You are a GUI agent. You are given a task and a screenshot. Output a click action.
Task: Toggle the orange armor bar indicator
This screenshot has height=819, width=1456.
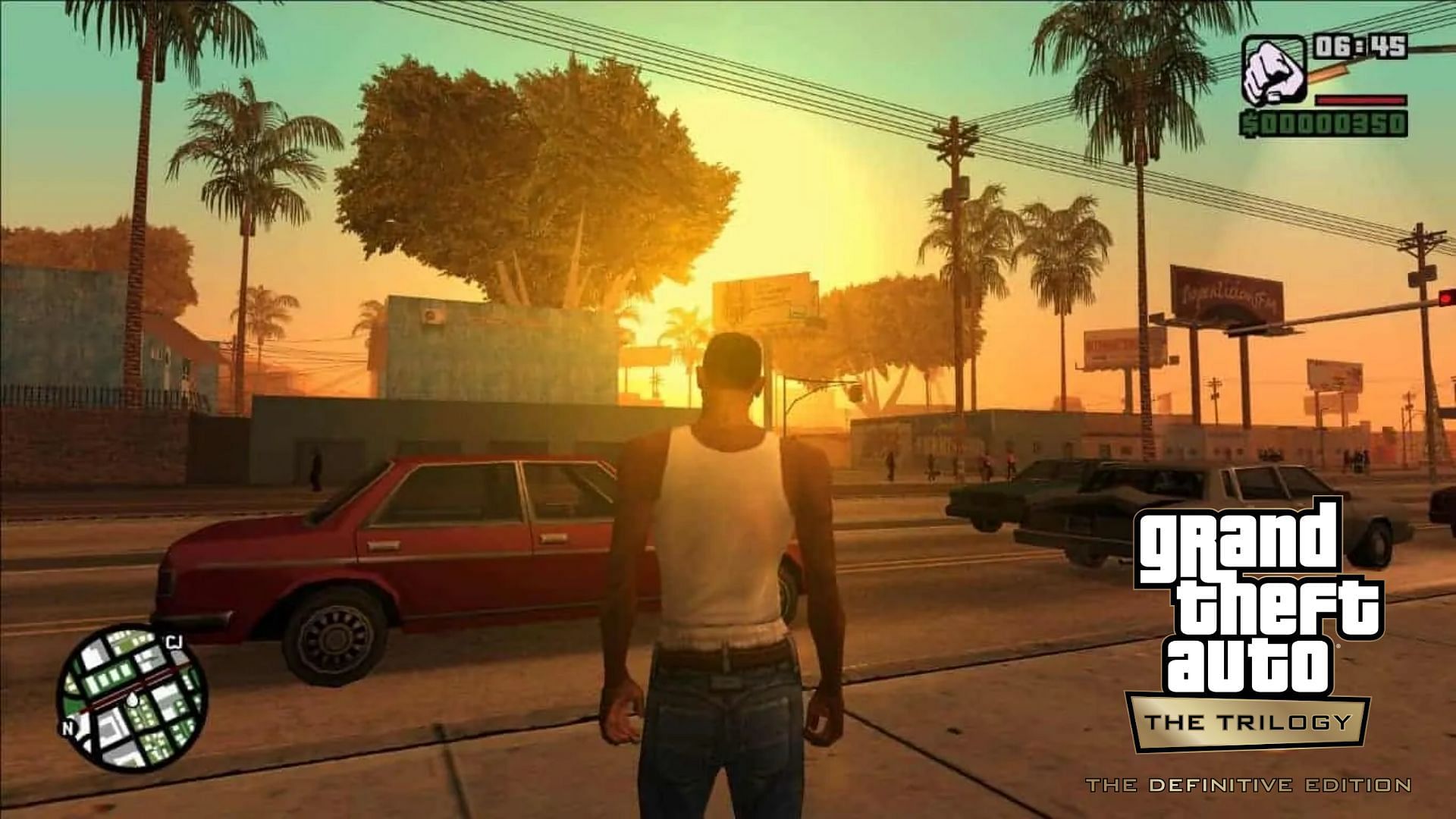pos(1327,73)
